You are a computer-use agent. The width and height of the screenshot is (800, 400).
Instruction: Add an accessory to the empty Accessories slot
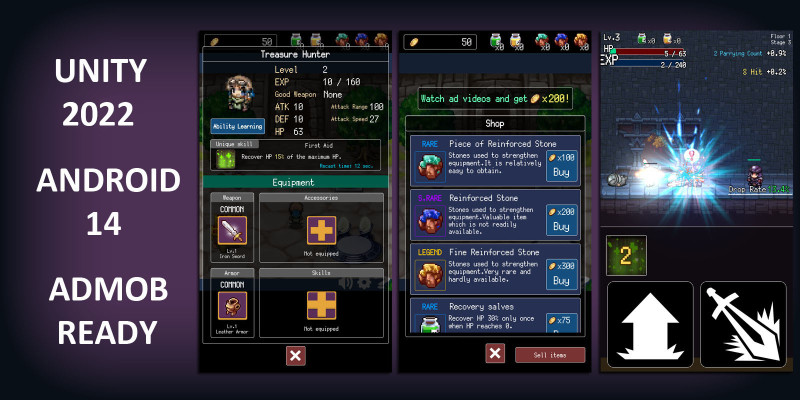322,230
